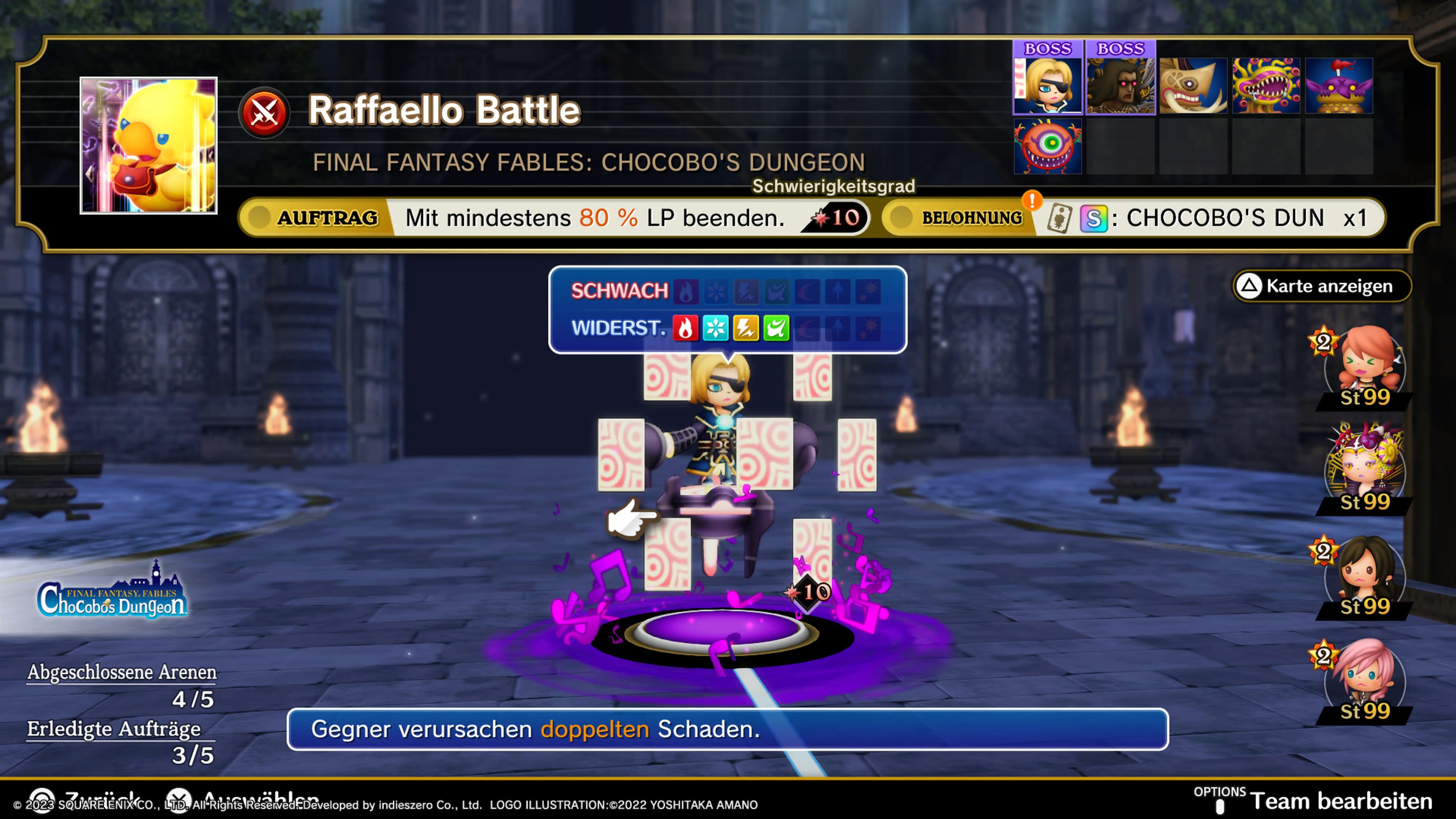Image resolution: width=1456 pixels, height=819 pixels.
Task: Click the difficulty 10 burst icon in the Auftrag bar
Action: click(x=847, y=218)
